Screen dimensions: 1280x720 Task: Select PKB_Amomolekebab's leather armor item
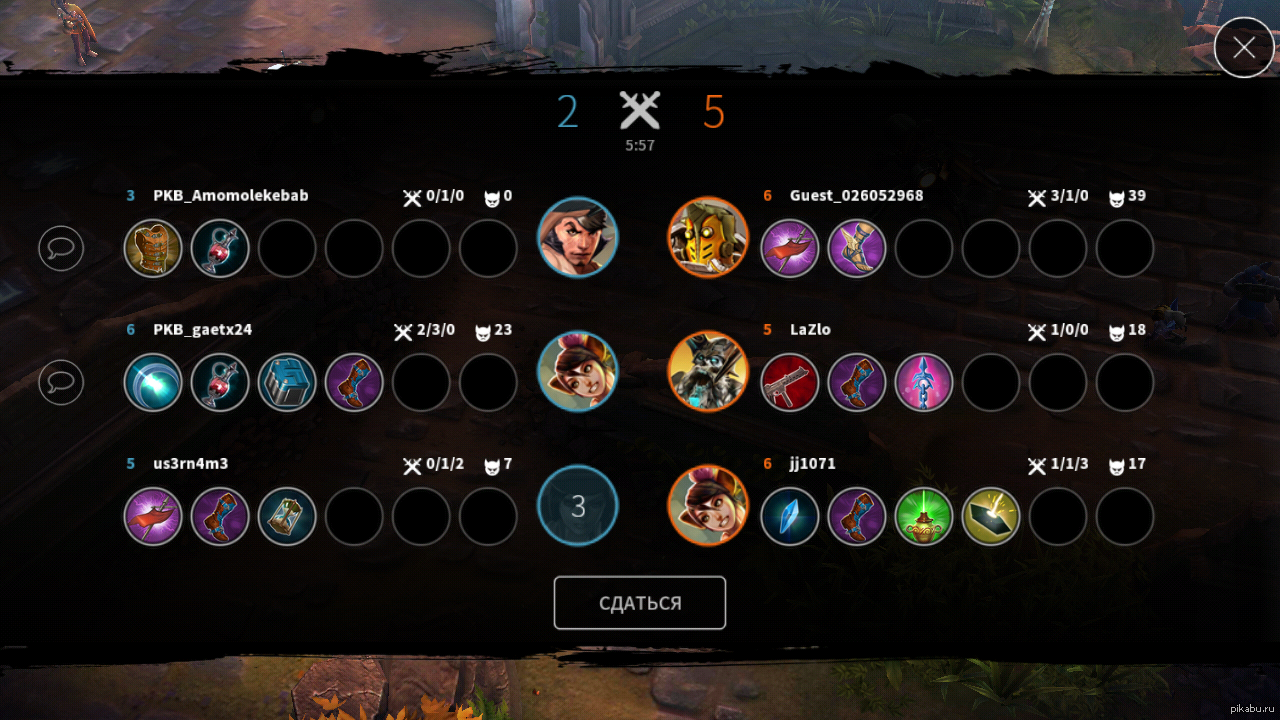click(x=153, y=248)
